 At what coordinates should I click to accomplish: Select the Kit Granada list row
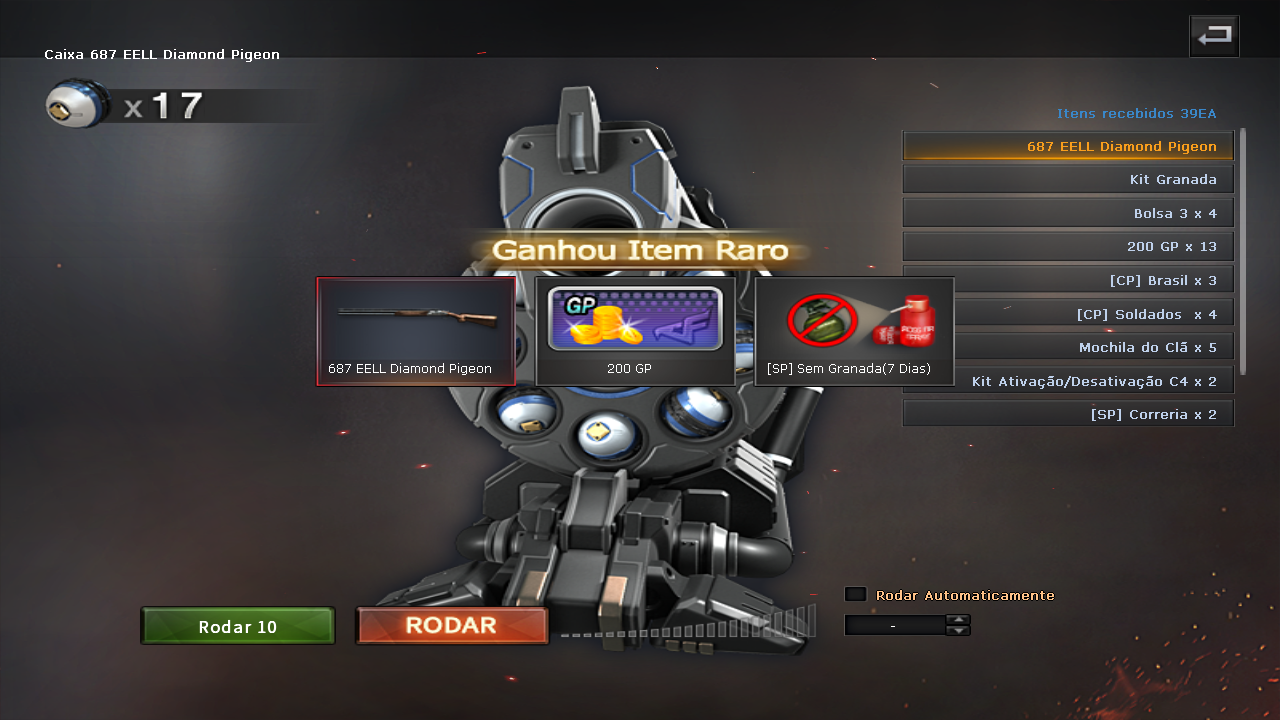point(1068,180)
